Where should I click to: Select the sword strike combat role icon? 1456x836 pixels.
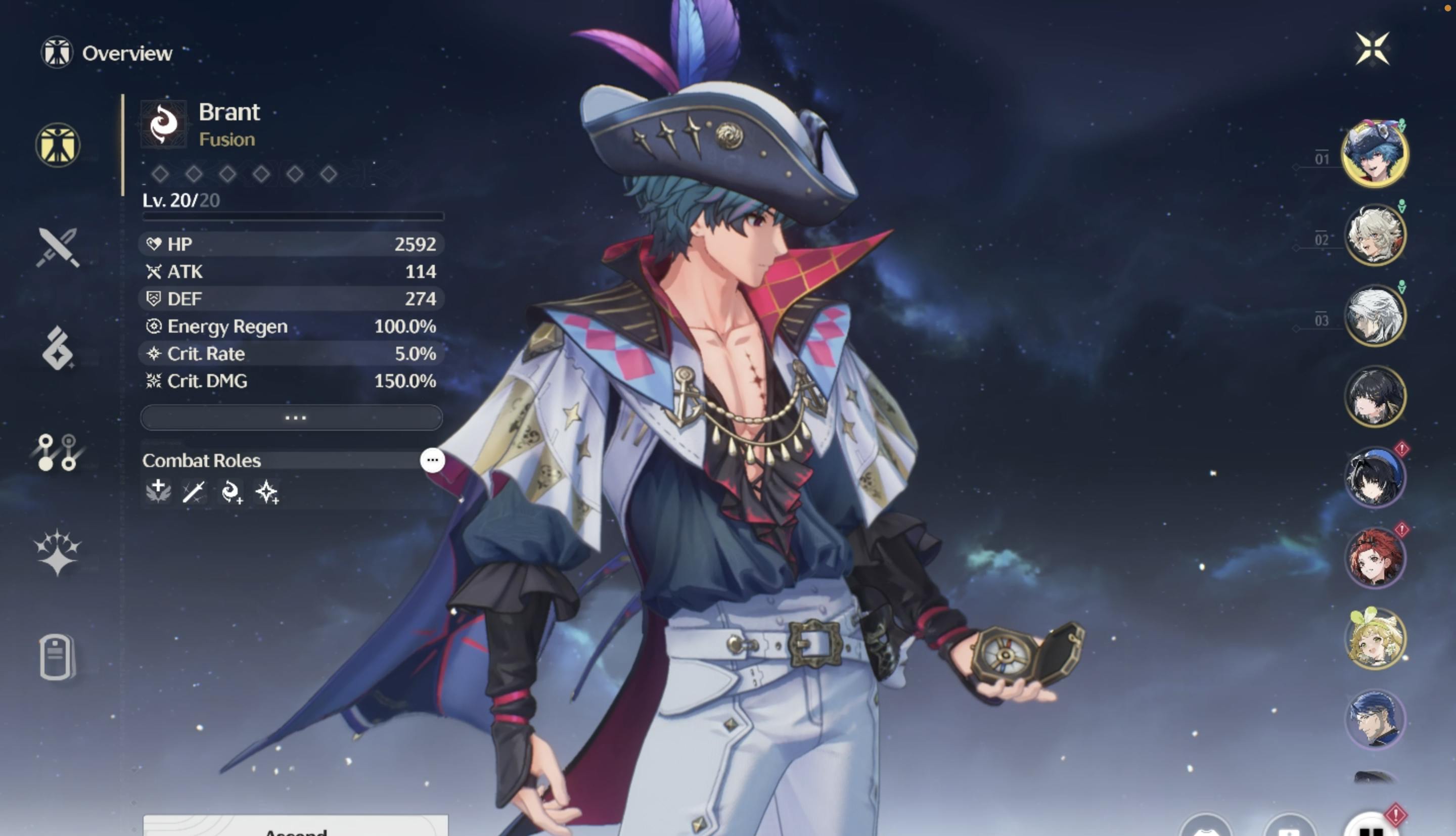pos(194,492)
